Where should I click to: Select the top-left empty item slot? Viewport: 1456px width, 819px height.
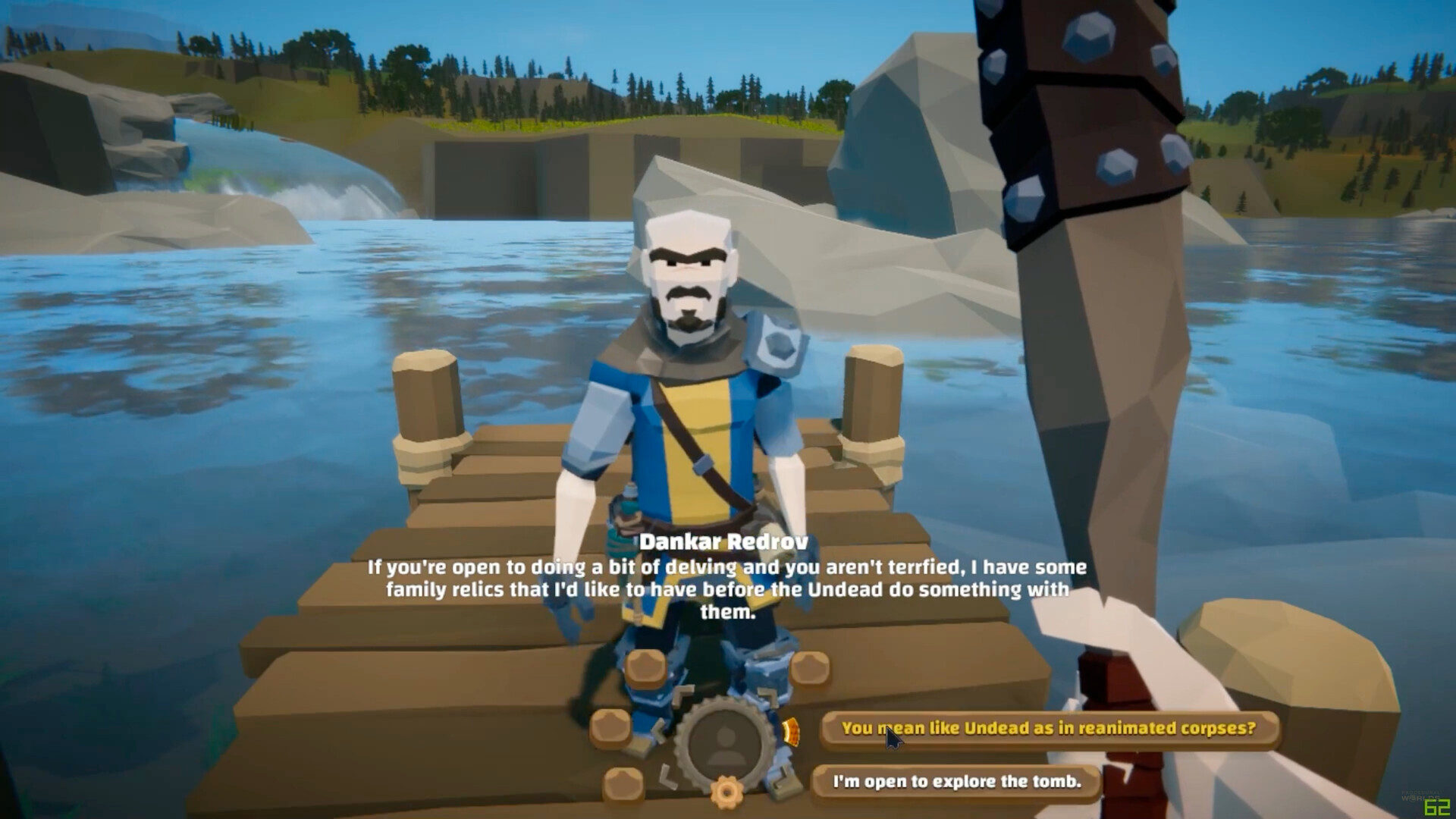click(x=645, y=669)
